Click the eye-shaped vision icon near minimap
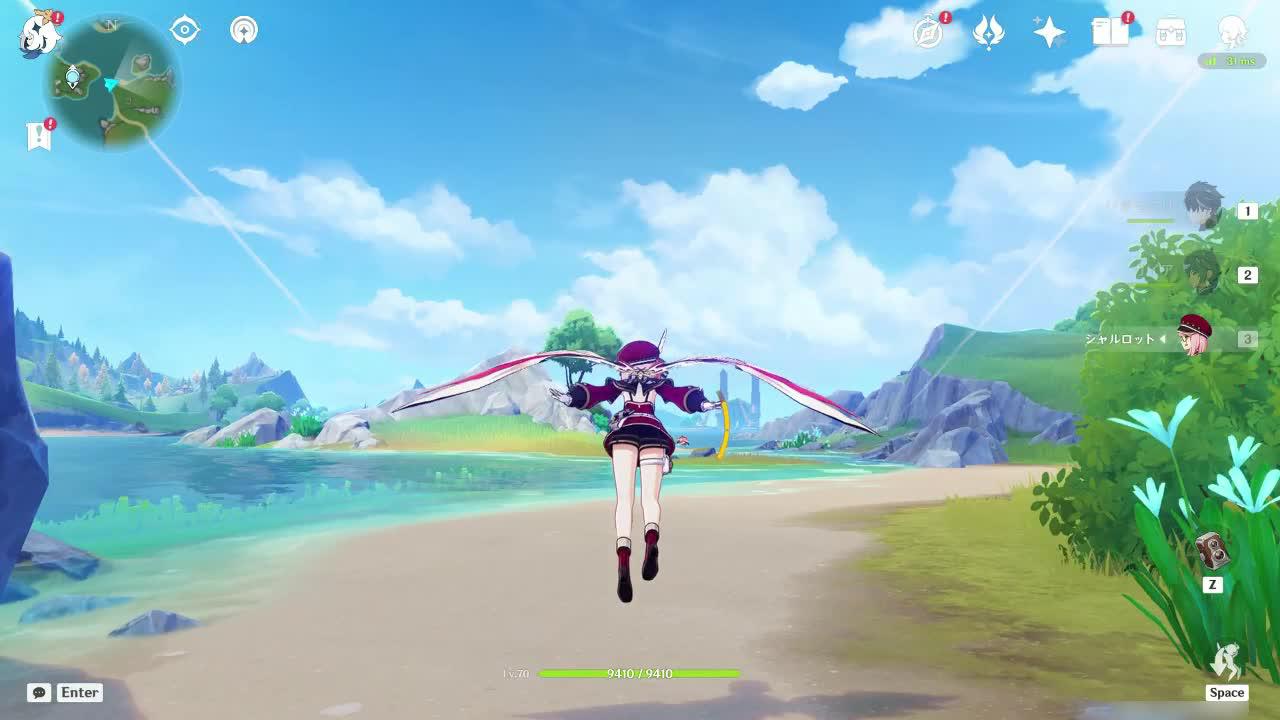The height and width of the screenshot is (720, 1280). 184,30
